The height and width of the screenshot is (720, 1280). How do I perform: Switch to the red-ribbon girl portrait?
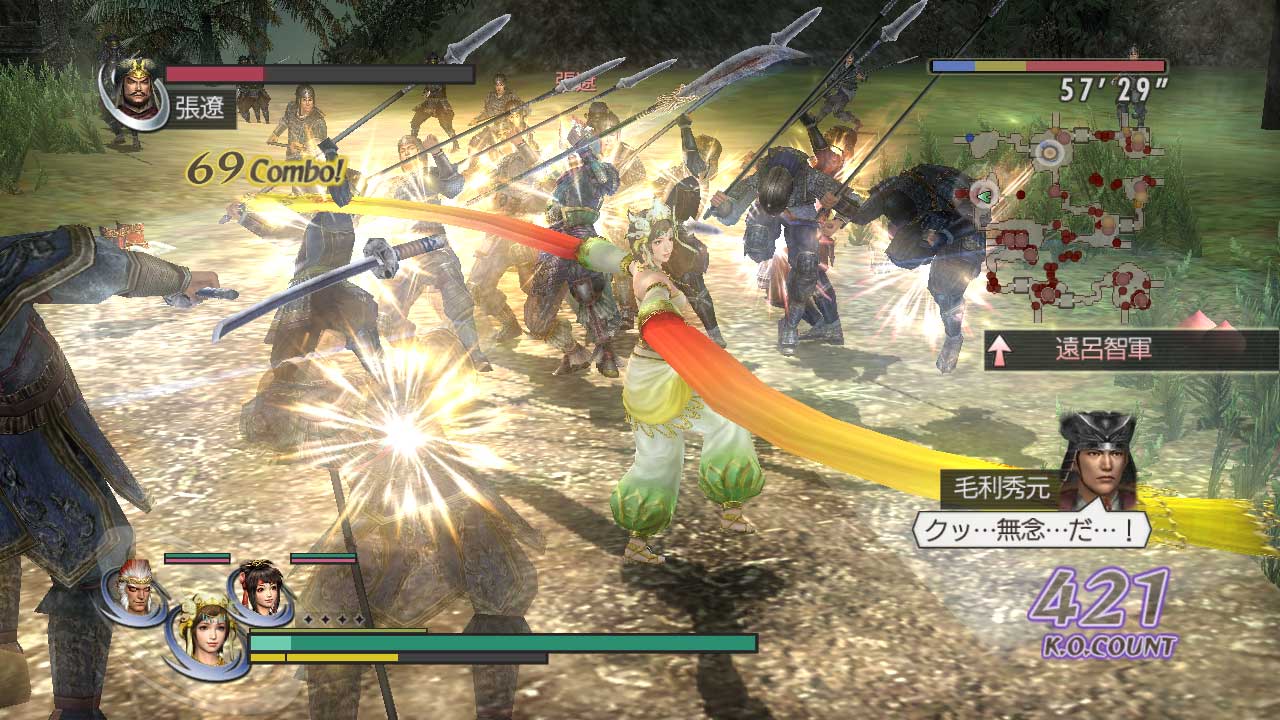(261, 590)
